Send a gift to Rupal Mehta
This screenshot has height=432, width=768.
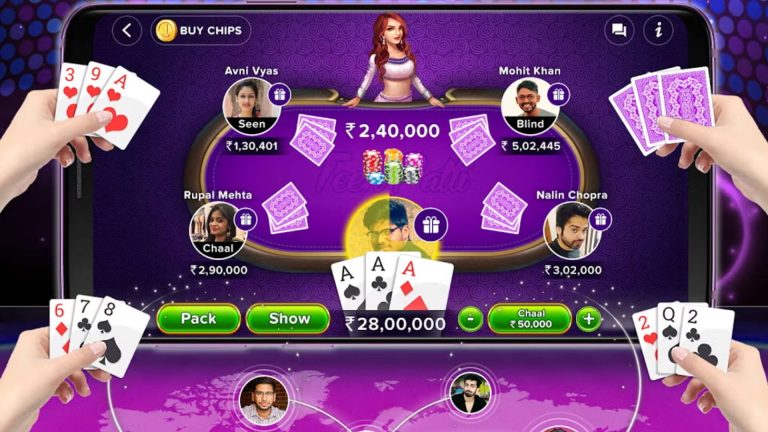[x=245, y=219]
